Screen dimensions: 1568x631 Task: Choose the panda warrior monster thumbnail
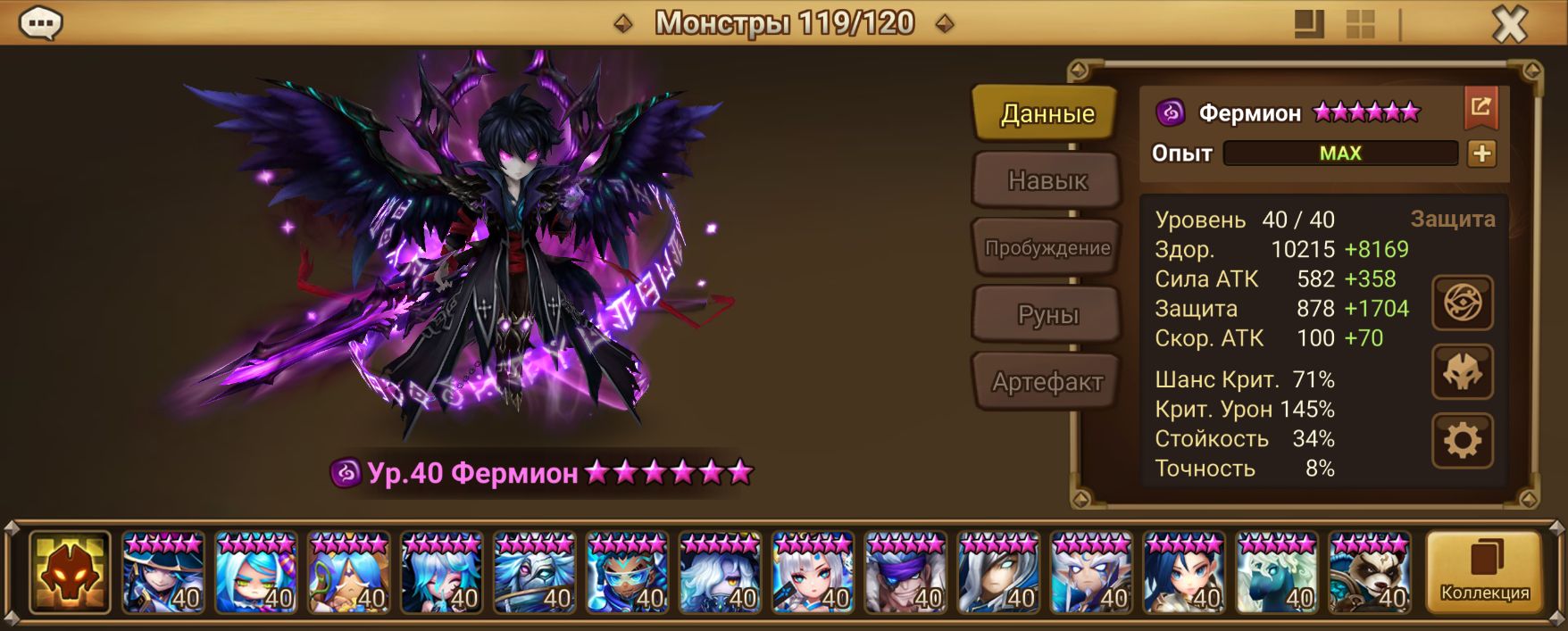click(x=1370, y=572)
